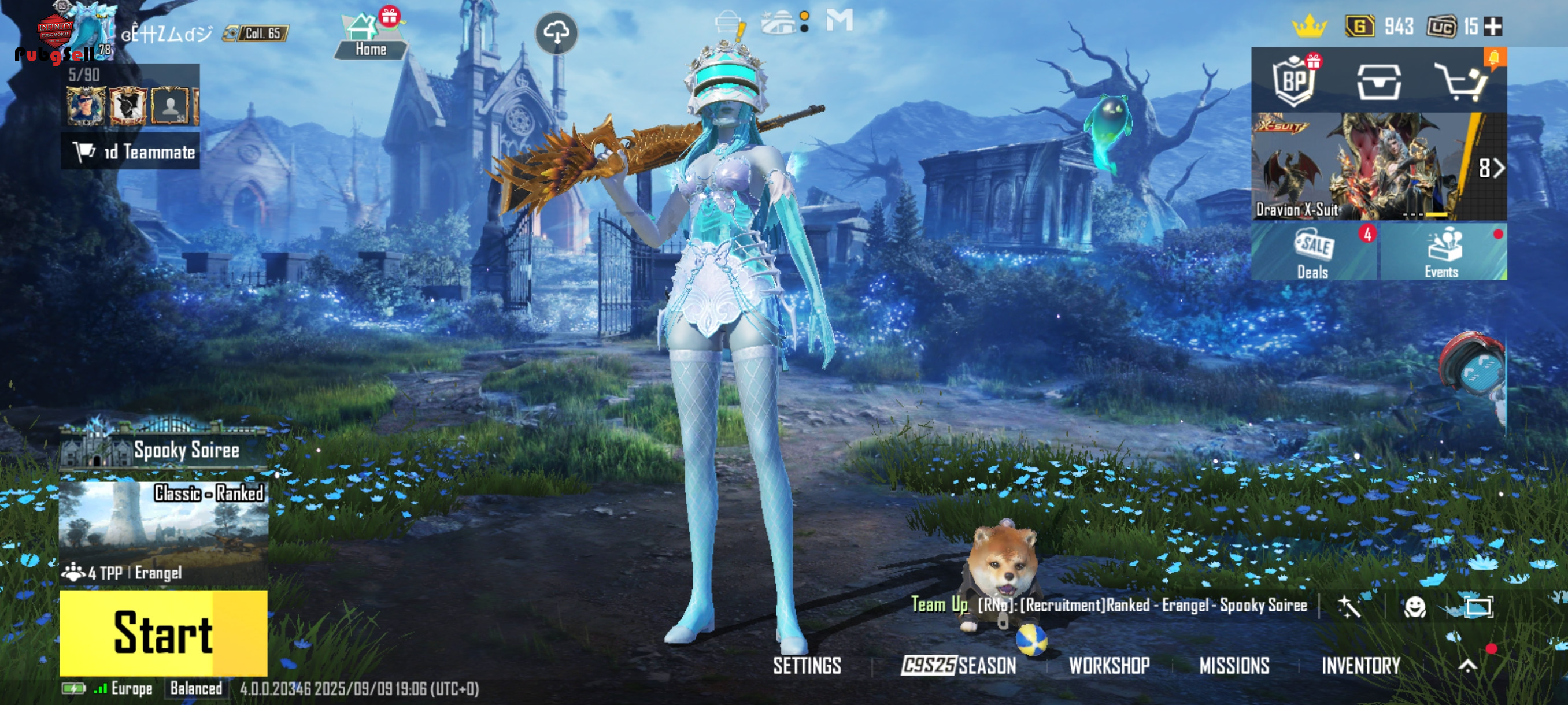
Task: Open the Deals sale panel
Action: pos(1314,253)
